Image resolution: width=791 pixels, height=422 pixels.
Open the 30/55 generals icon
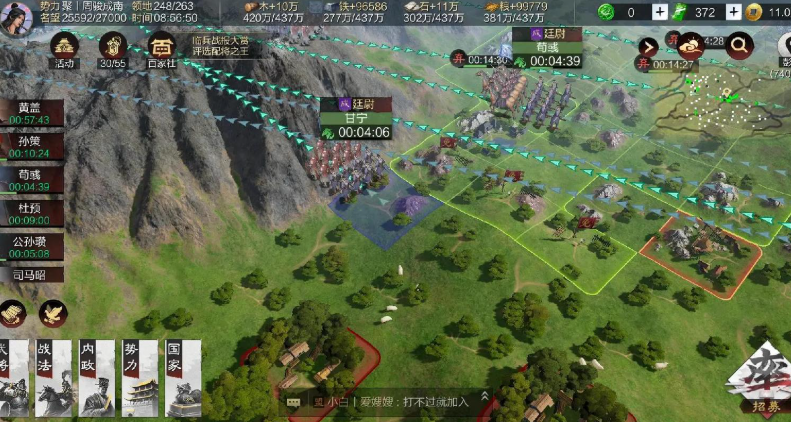(112, 48)
